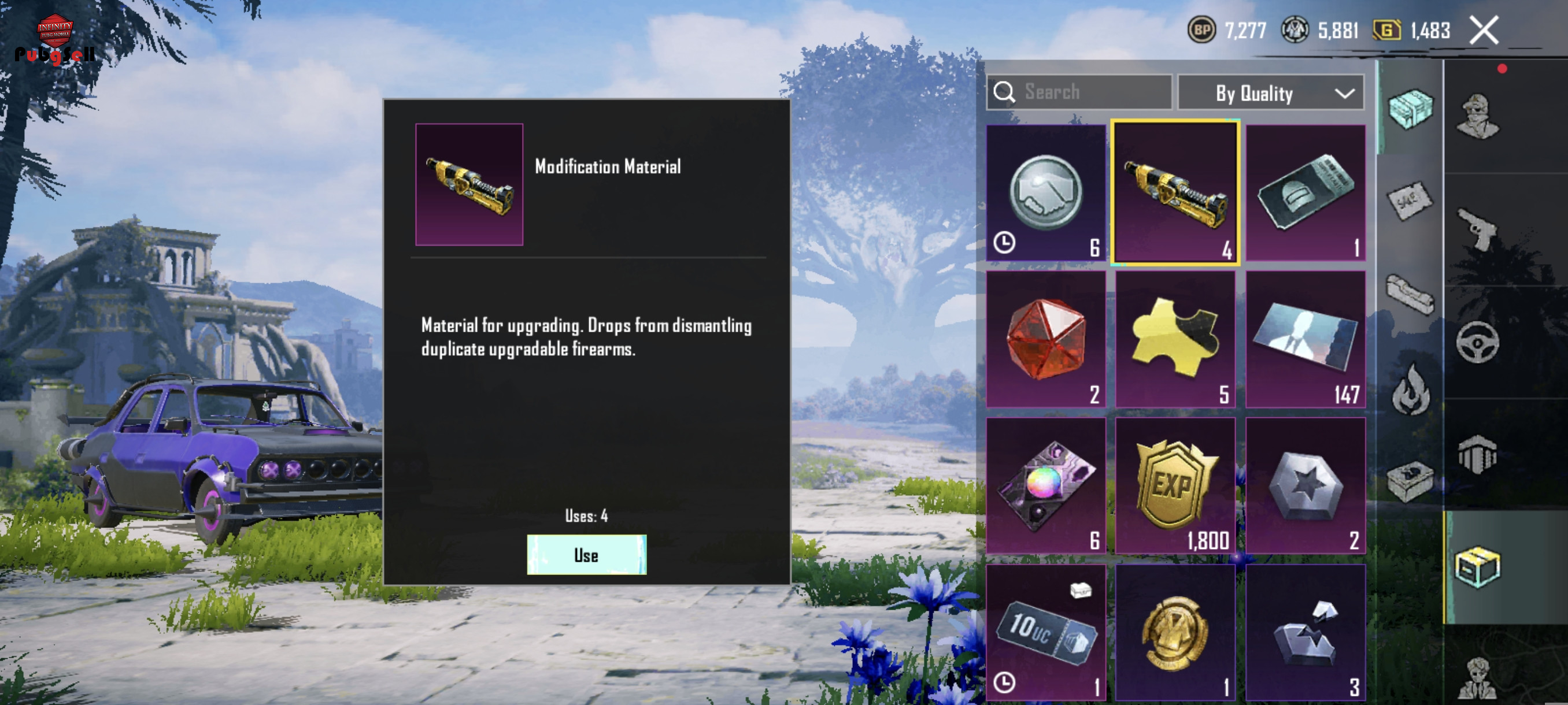This screenshot has height=705, width=1568.
Task: Choose the silver star hexagon slot
Action: (x=1305, y=485)
